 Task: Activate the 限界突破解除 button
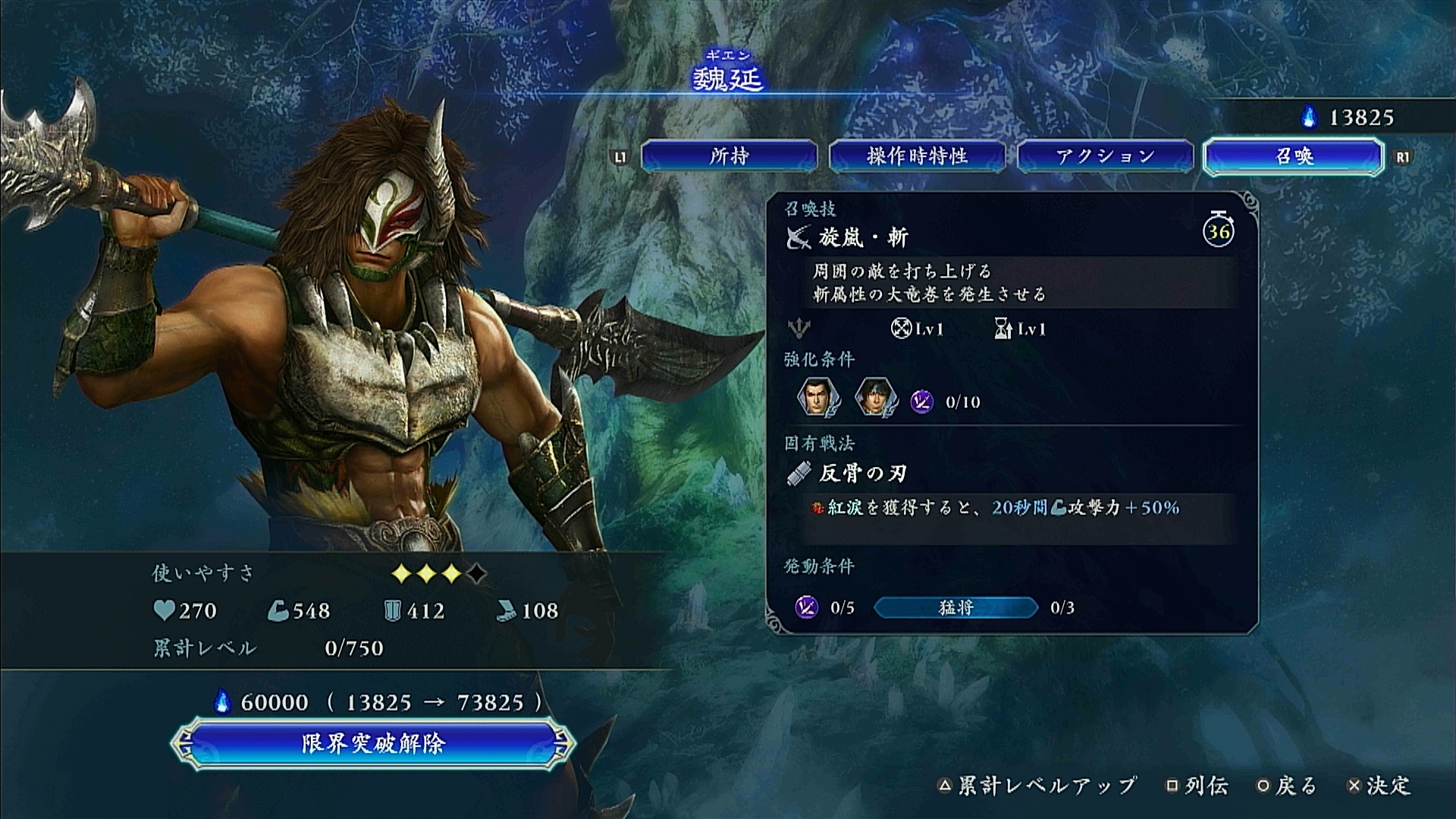(372, 743)
